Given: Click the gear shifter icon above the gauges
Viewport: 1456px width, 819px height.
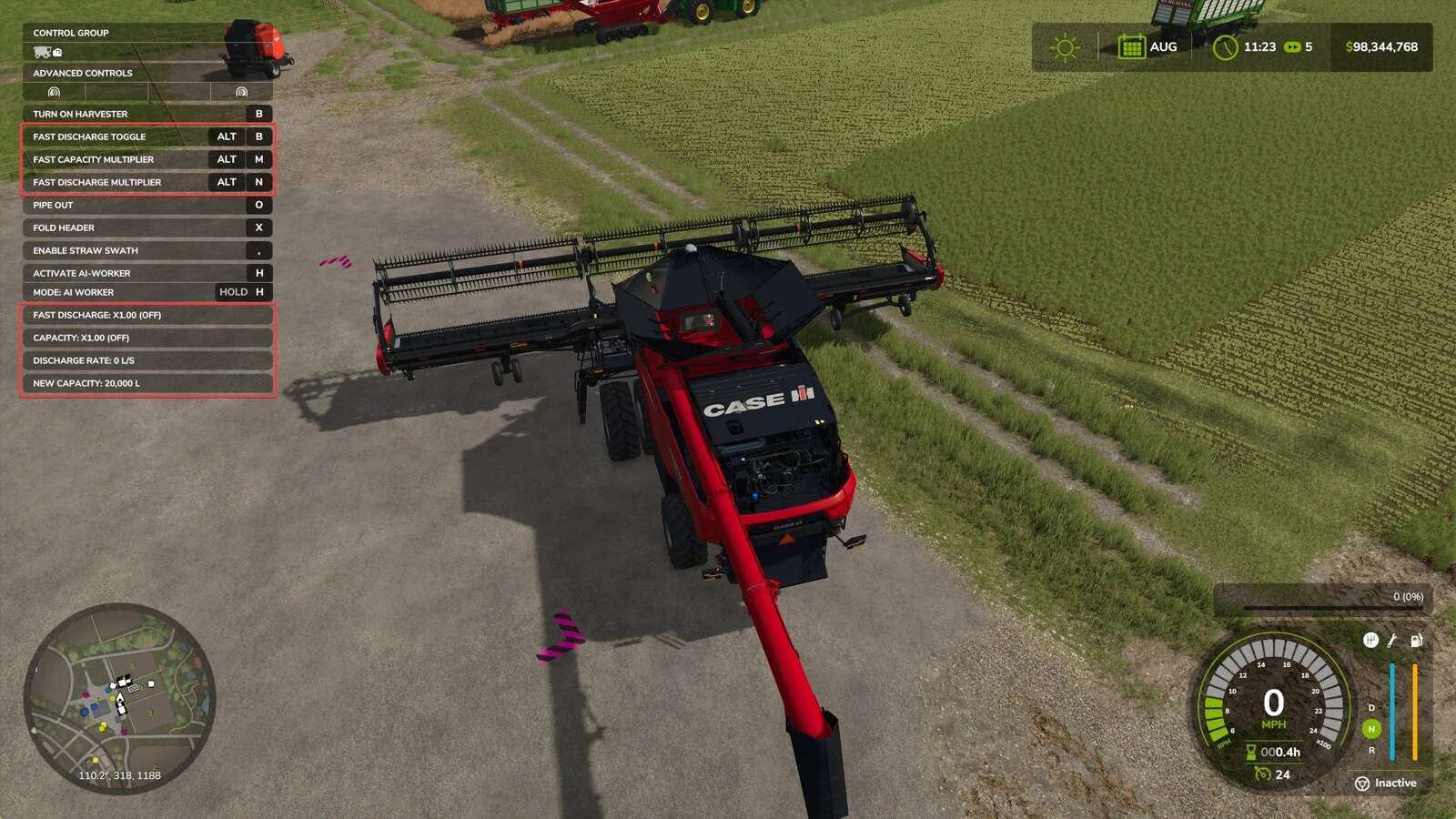Looking at the screenshot, I should click(1370, 641).
